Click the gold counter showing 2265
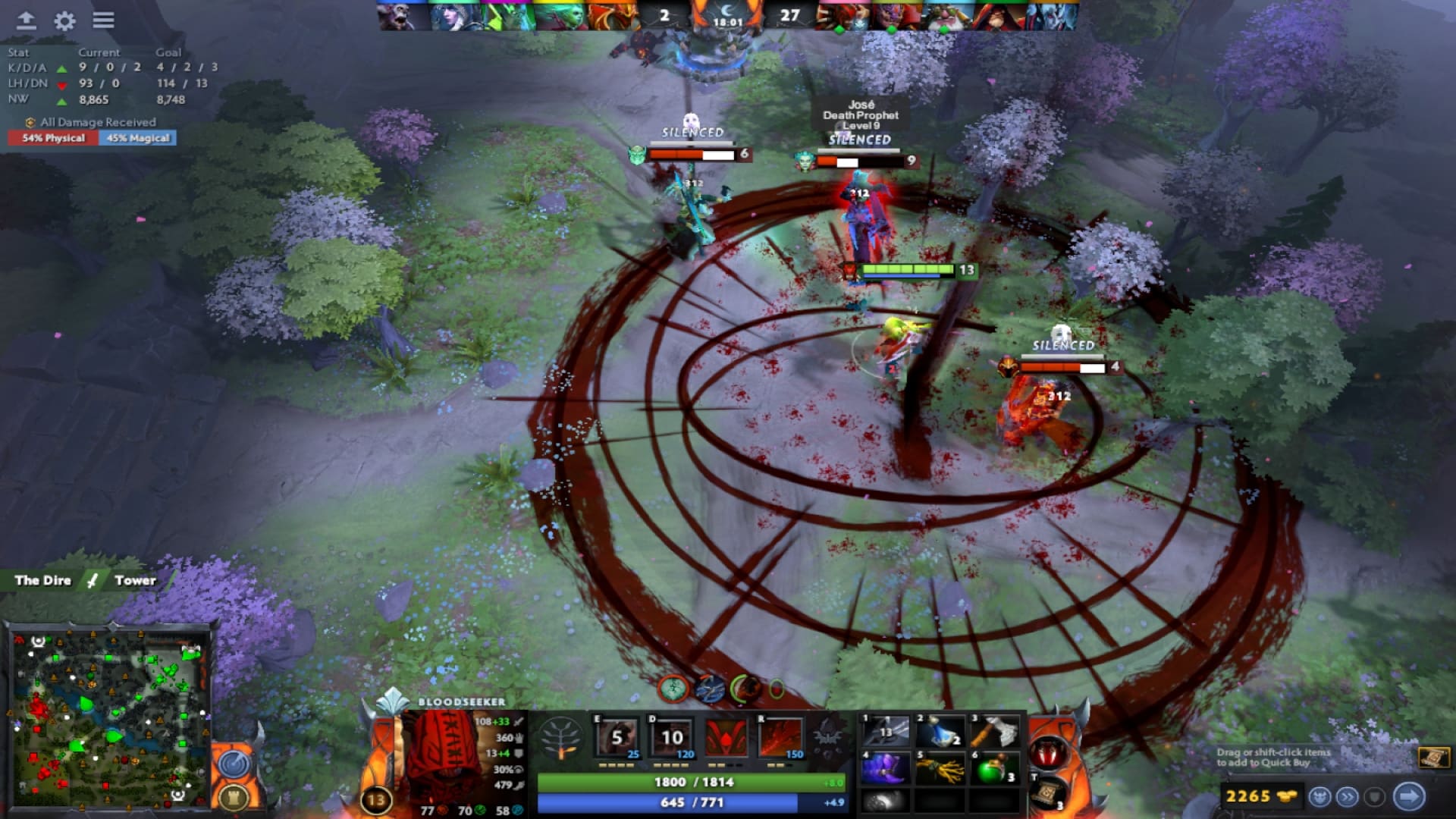 [x=1250, y=798]
